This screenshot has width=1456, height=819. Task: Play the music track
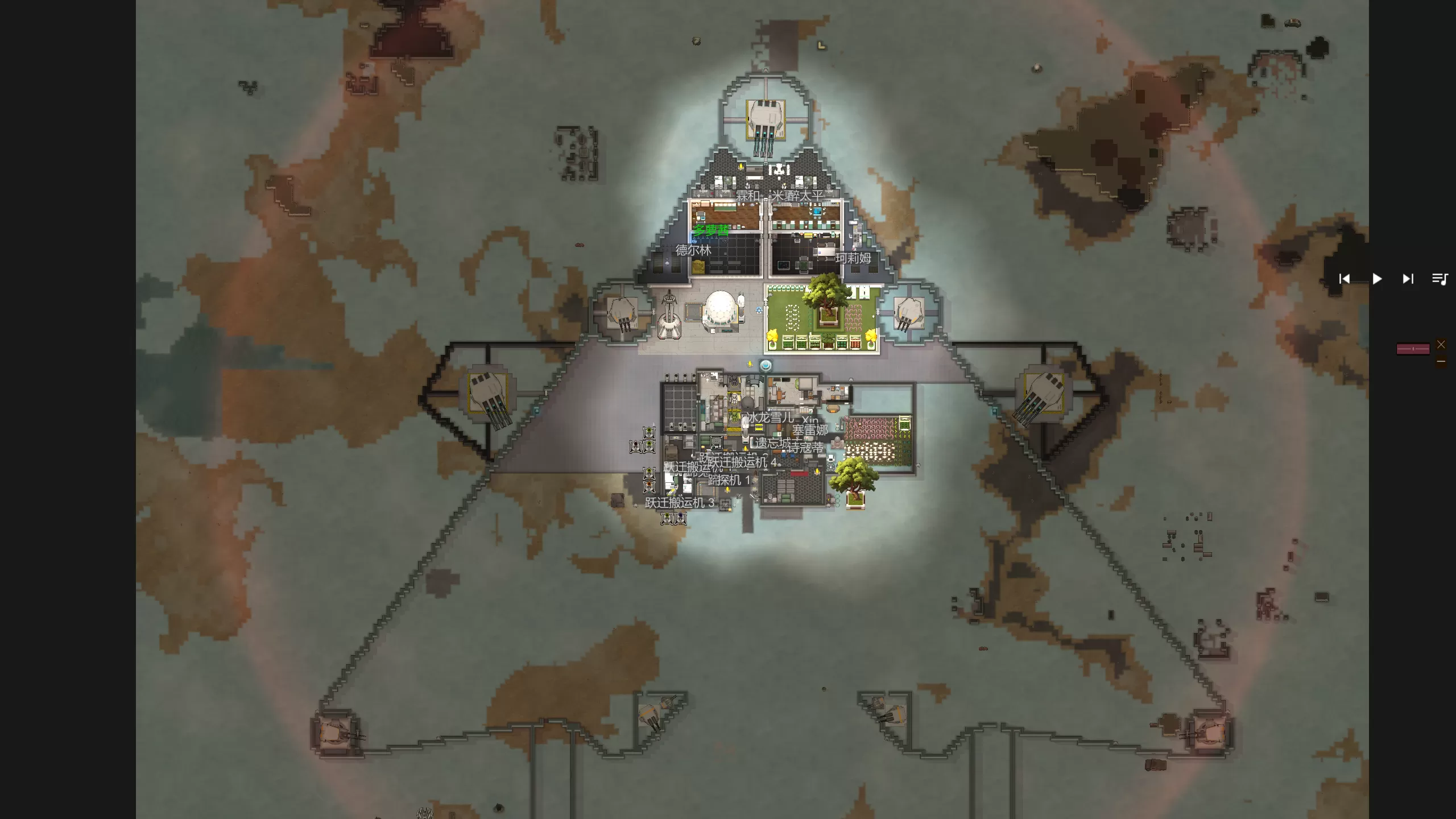pos(1377,279)
